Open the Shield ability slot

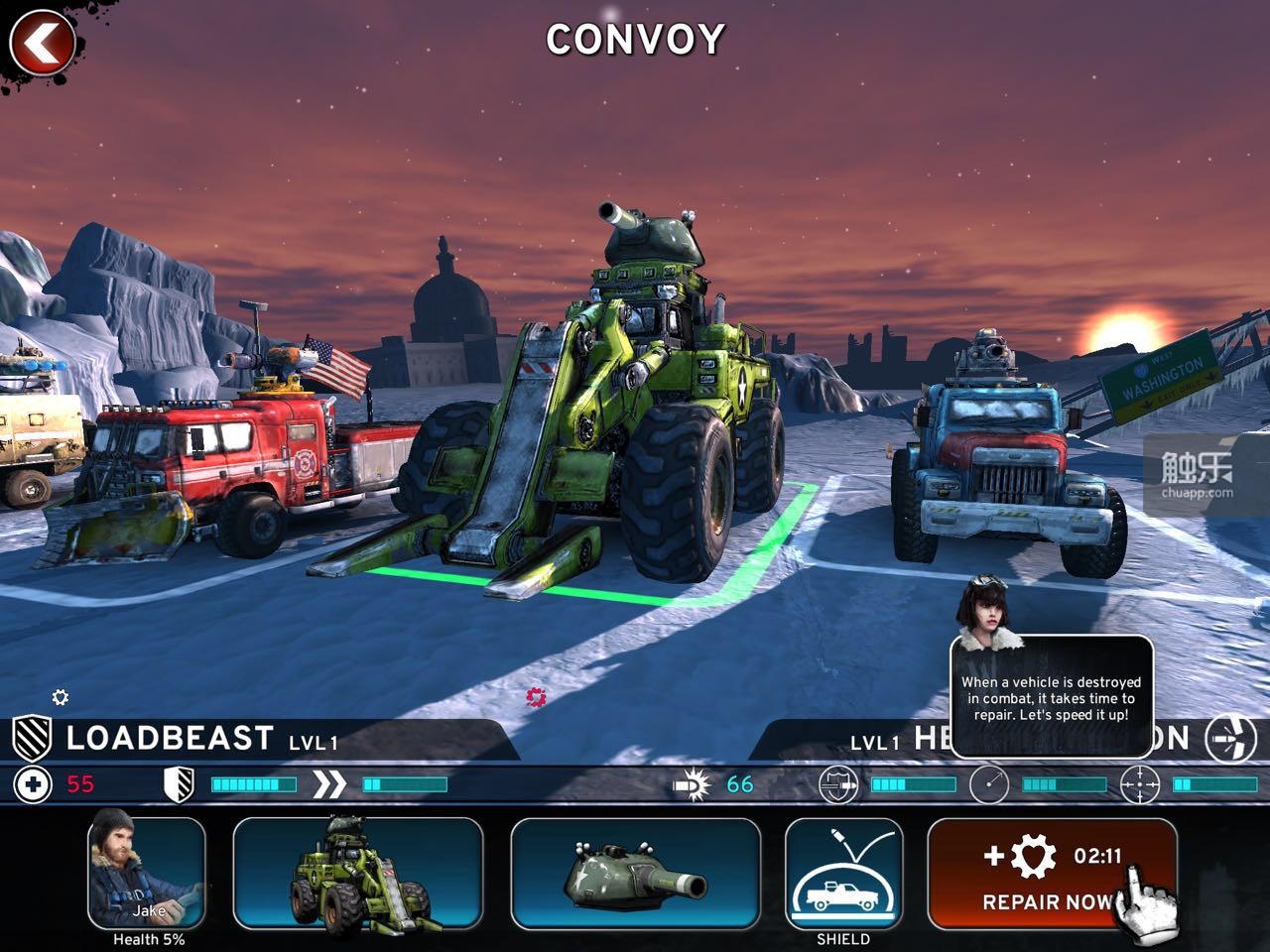pyautogui.click(x=843, y=874)
